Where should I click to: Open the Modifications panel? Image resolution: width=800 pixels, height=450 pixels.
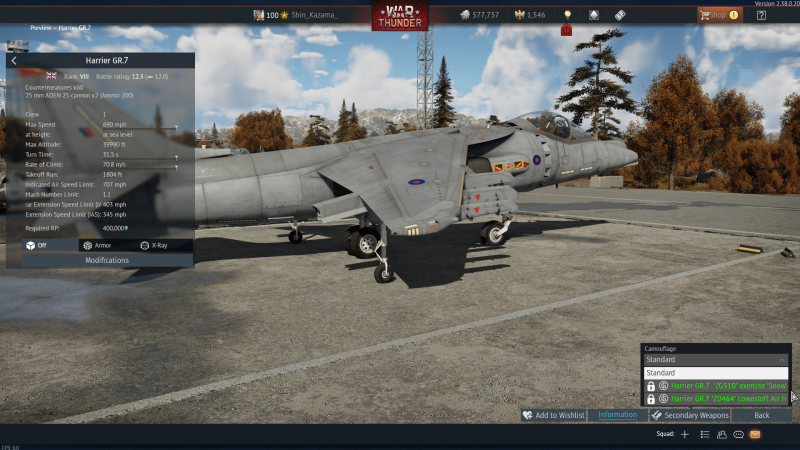pyautogui.click(x=107, y=260)
